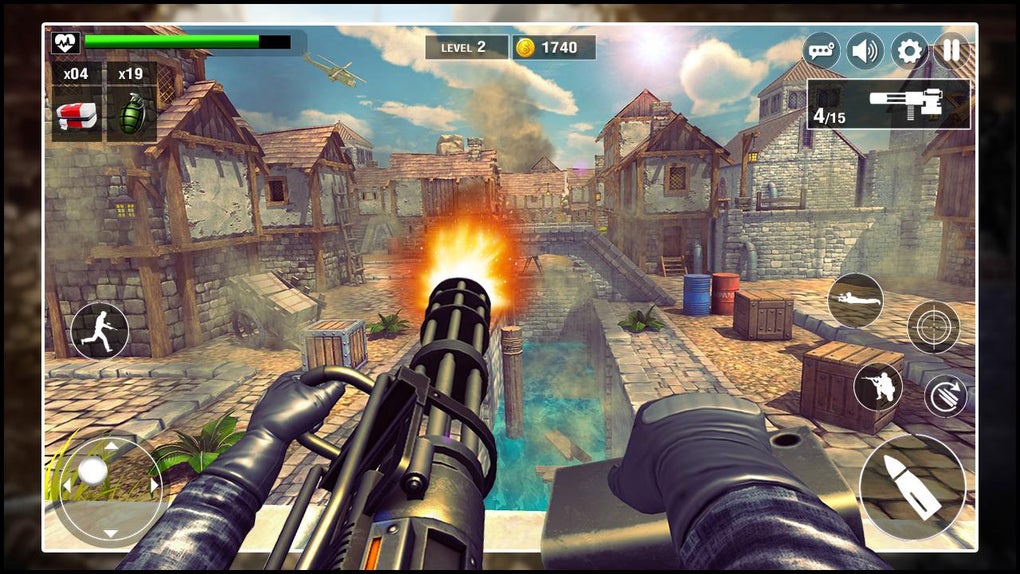The height and width of the screenshot is (574, 1020).
Task: Switch weapon via the minigun panel
Action: [x=889, y=105]
